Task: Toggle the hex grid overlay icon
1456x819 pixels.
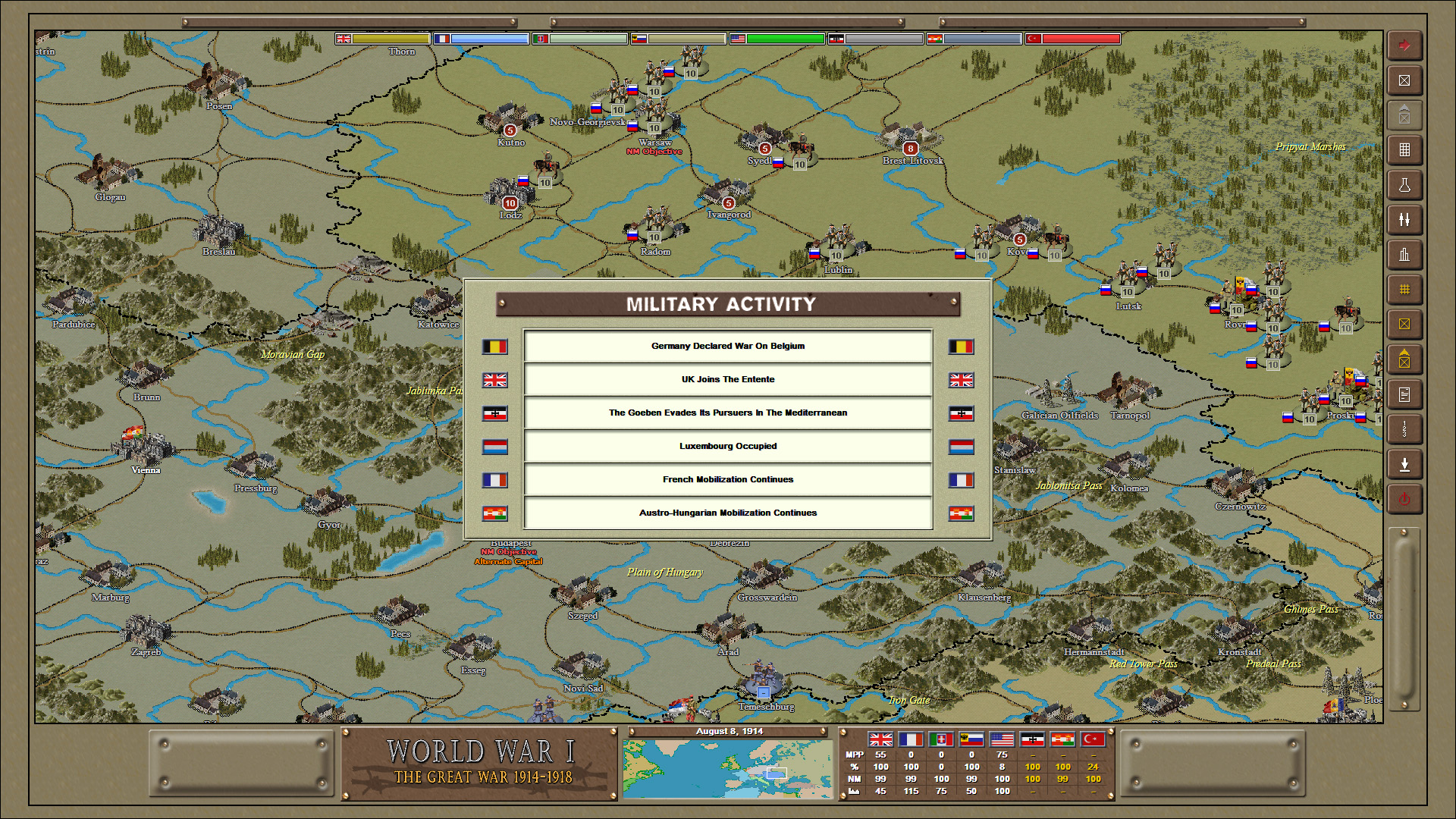Action: [x=1404, y=289]
